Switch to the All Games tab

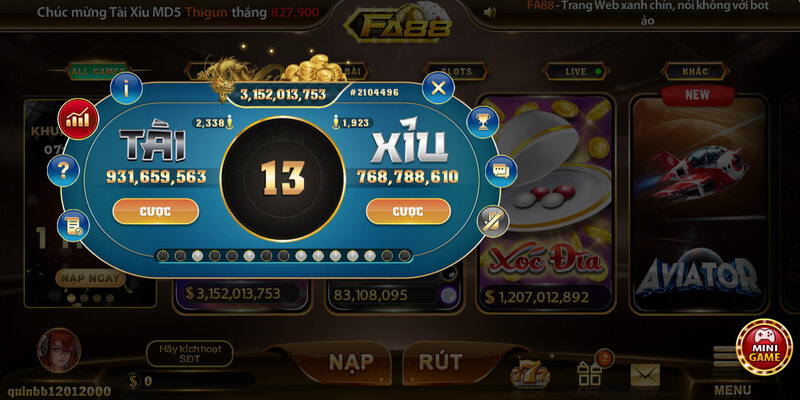coord(95,72)
